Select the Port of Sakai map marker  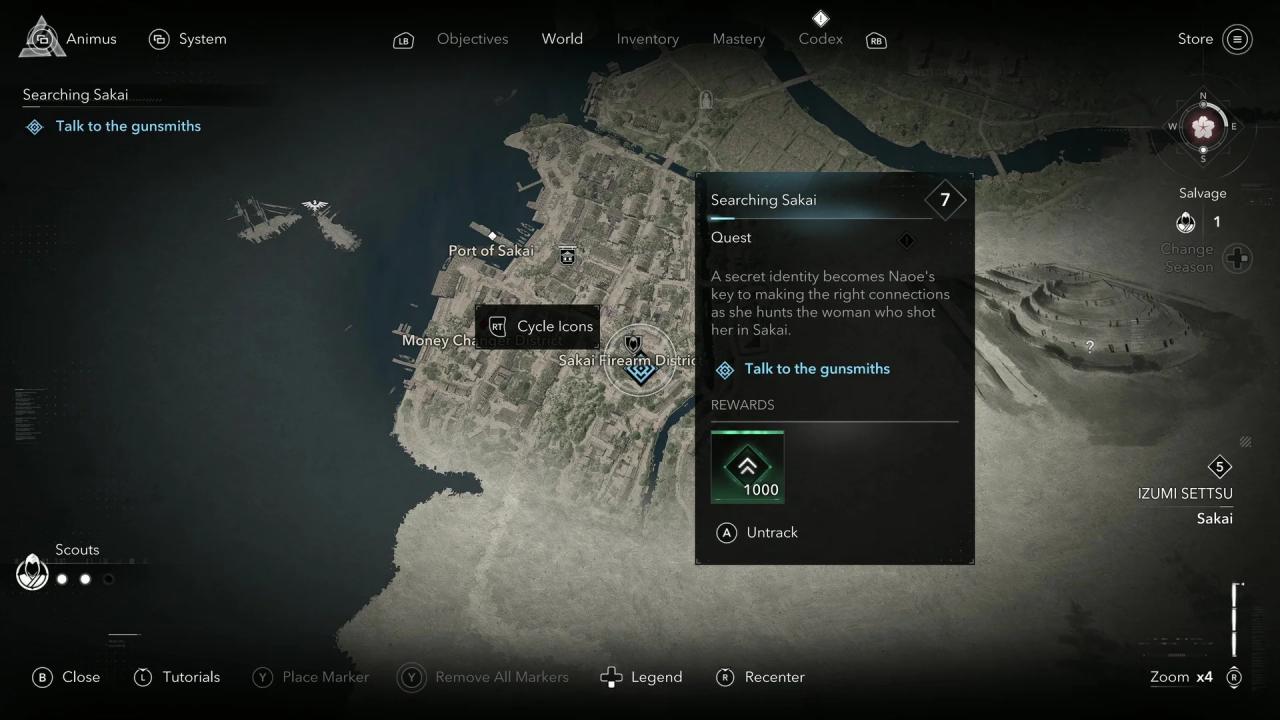coord(567,254)
